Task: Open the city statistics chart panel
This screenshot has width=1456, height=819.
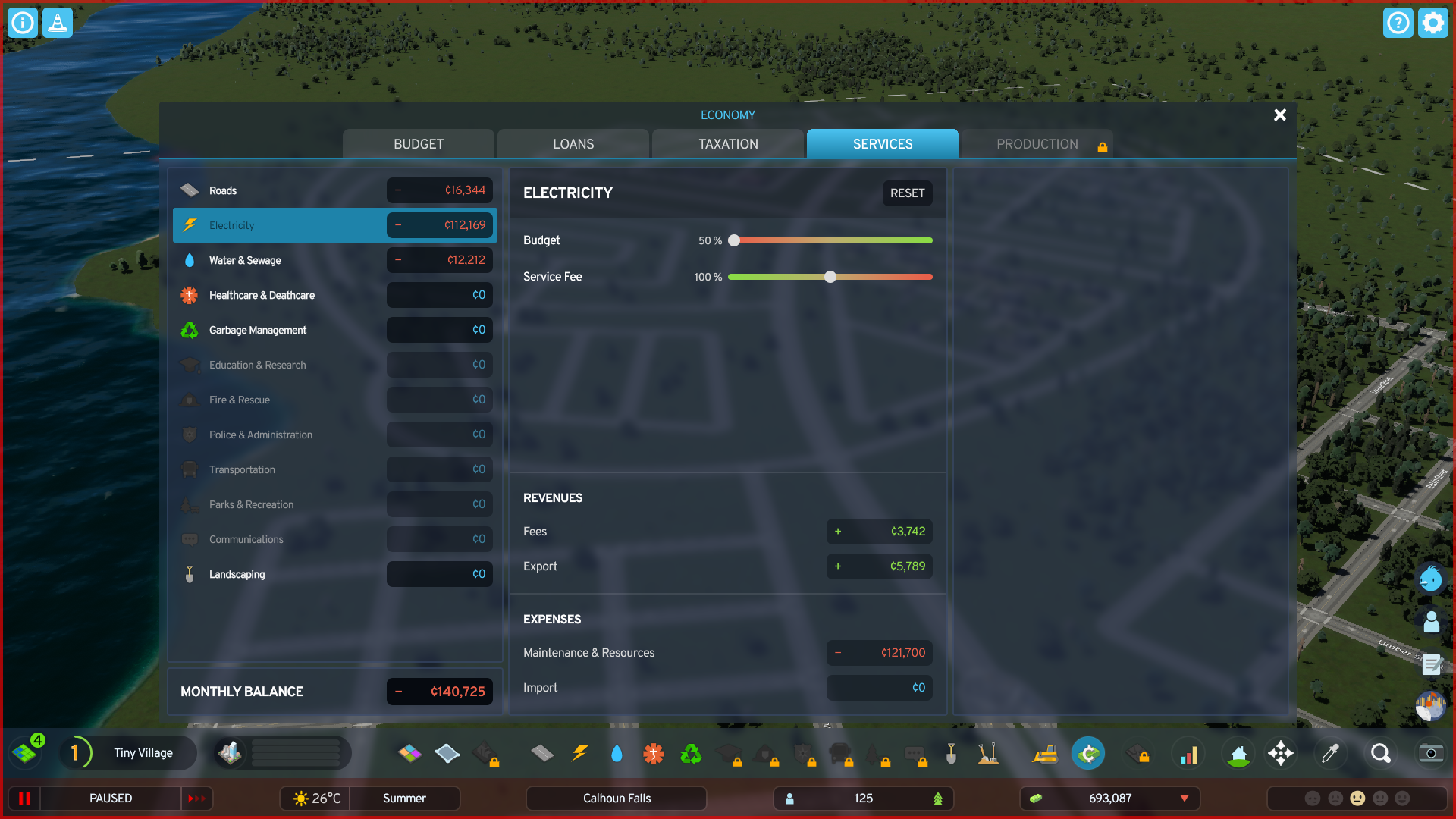Action: [1188, 753]
